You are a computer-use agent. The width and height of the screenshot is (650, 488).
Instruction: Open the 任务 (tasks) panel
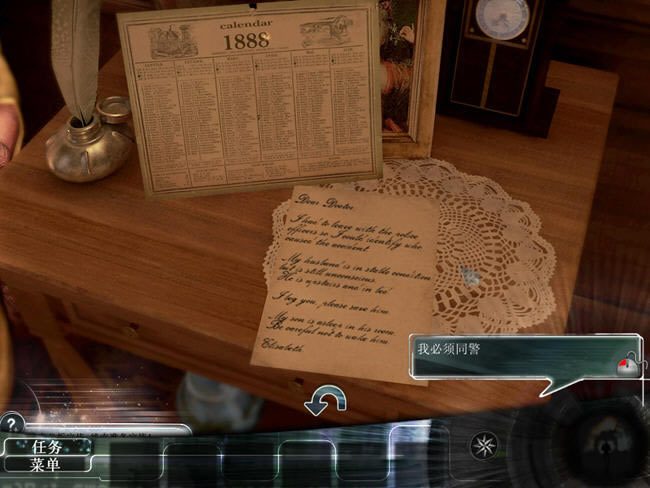[47, 447]
